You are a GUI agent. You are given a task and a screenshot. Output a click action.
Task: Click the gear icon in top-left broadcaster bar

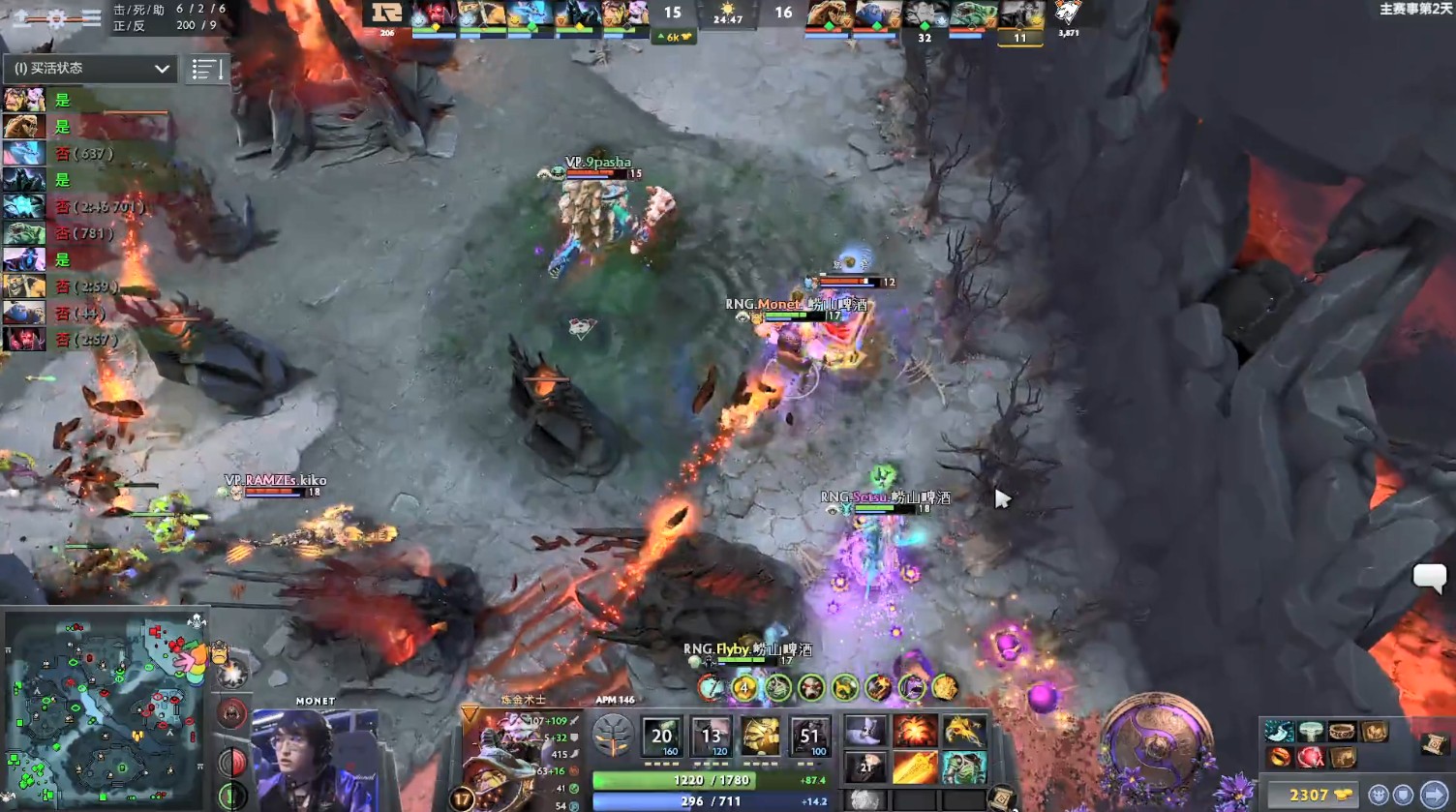(56, 16)
